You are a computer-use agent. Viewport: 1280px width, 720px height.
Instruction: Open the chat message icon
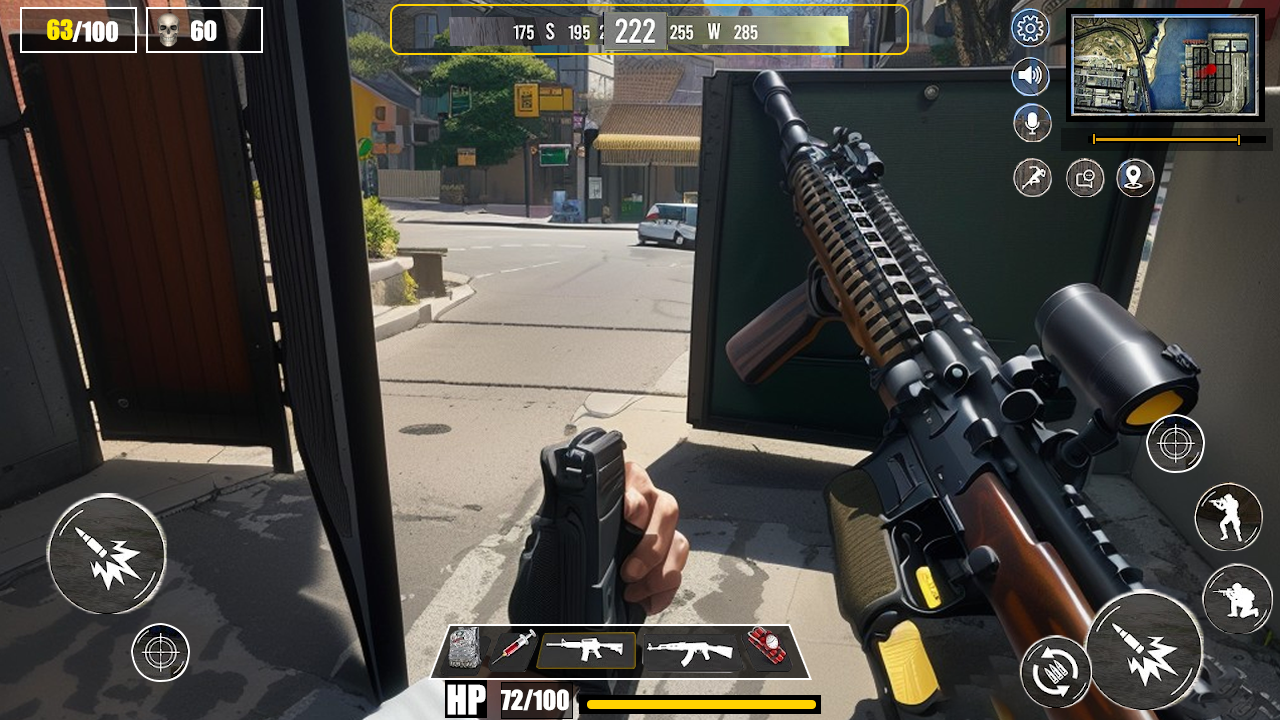(x=1083, y=178)
